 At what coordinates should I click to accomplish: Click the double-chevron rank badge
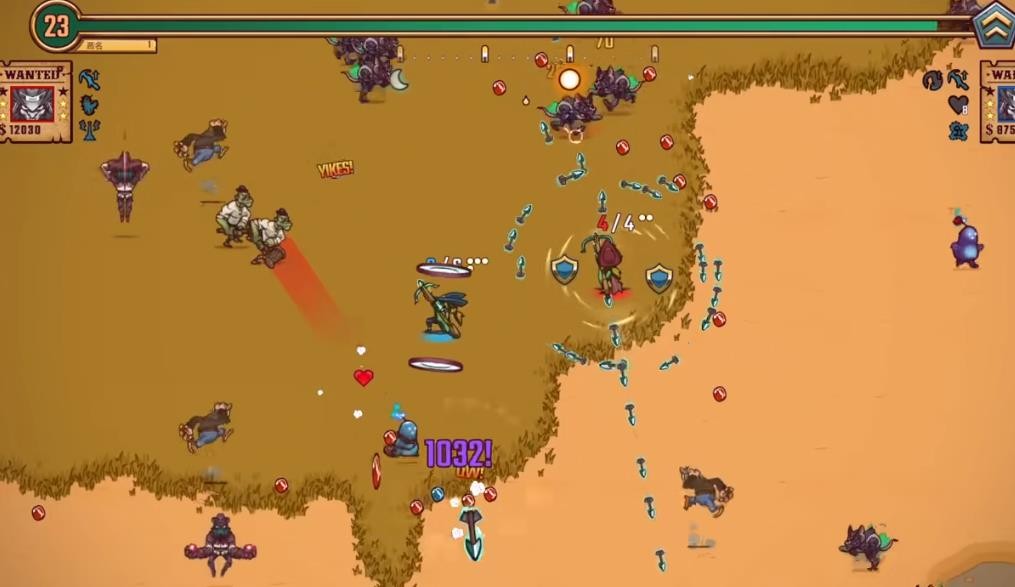click(994, 23)
